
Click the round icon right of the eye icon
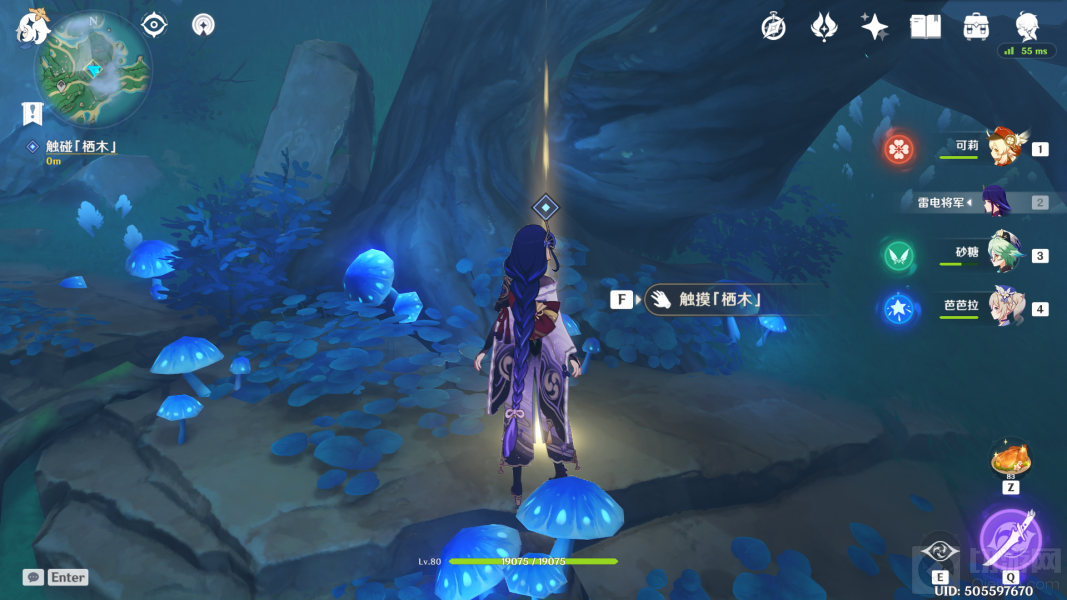(203, 25)
